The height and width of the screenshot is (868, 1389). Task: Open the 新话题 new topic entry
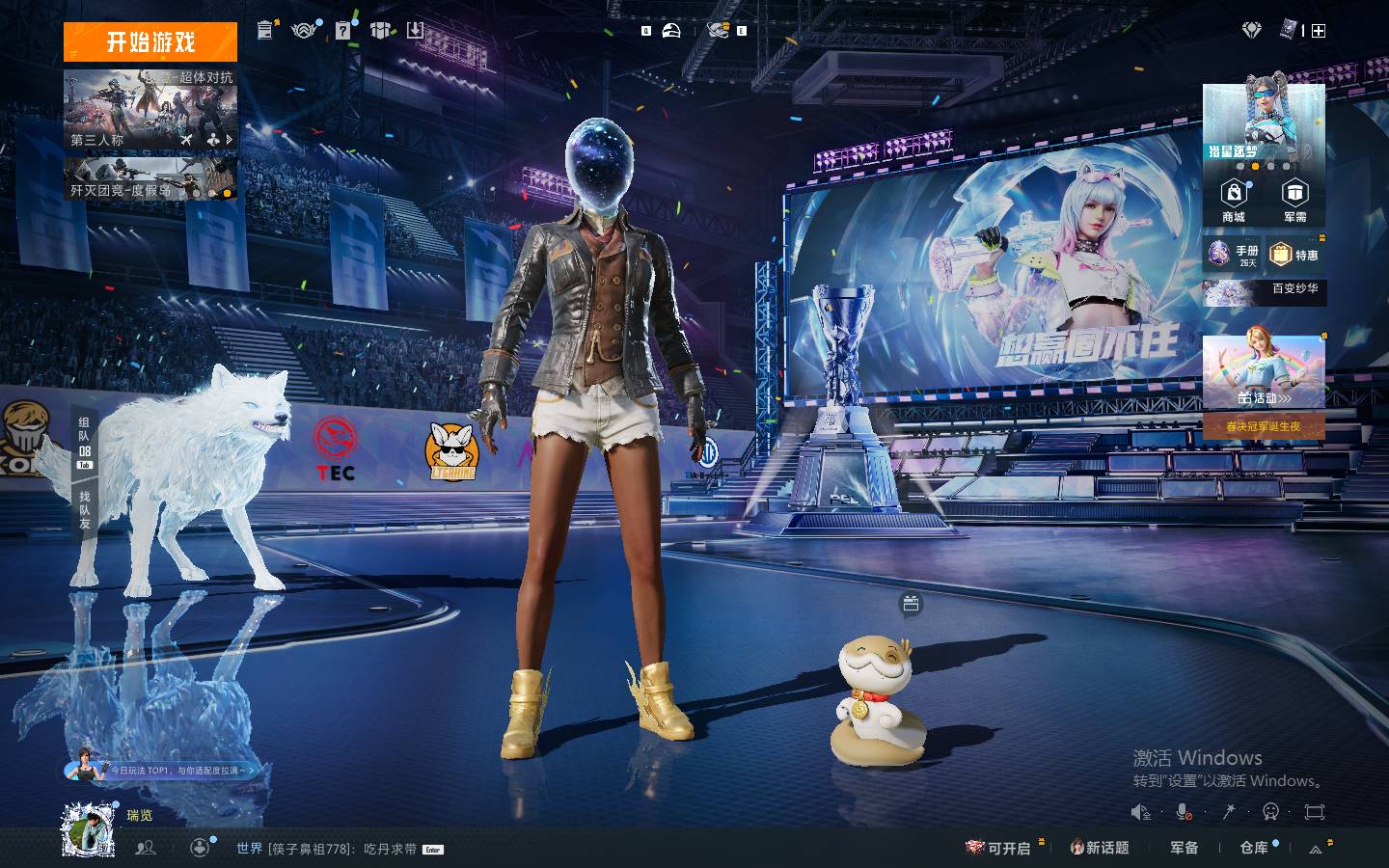click(x=1100, y=848)
